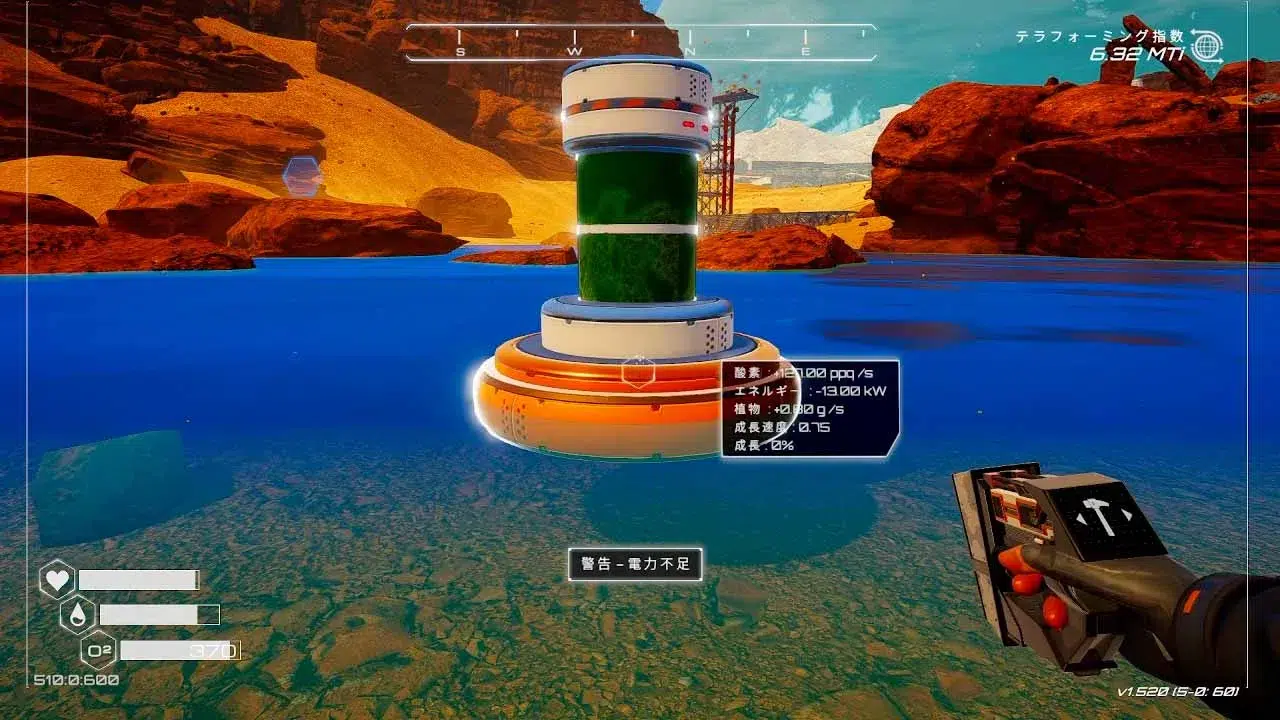Select the heart health icon
1280x720 pixels.
[57, 580]
